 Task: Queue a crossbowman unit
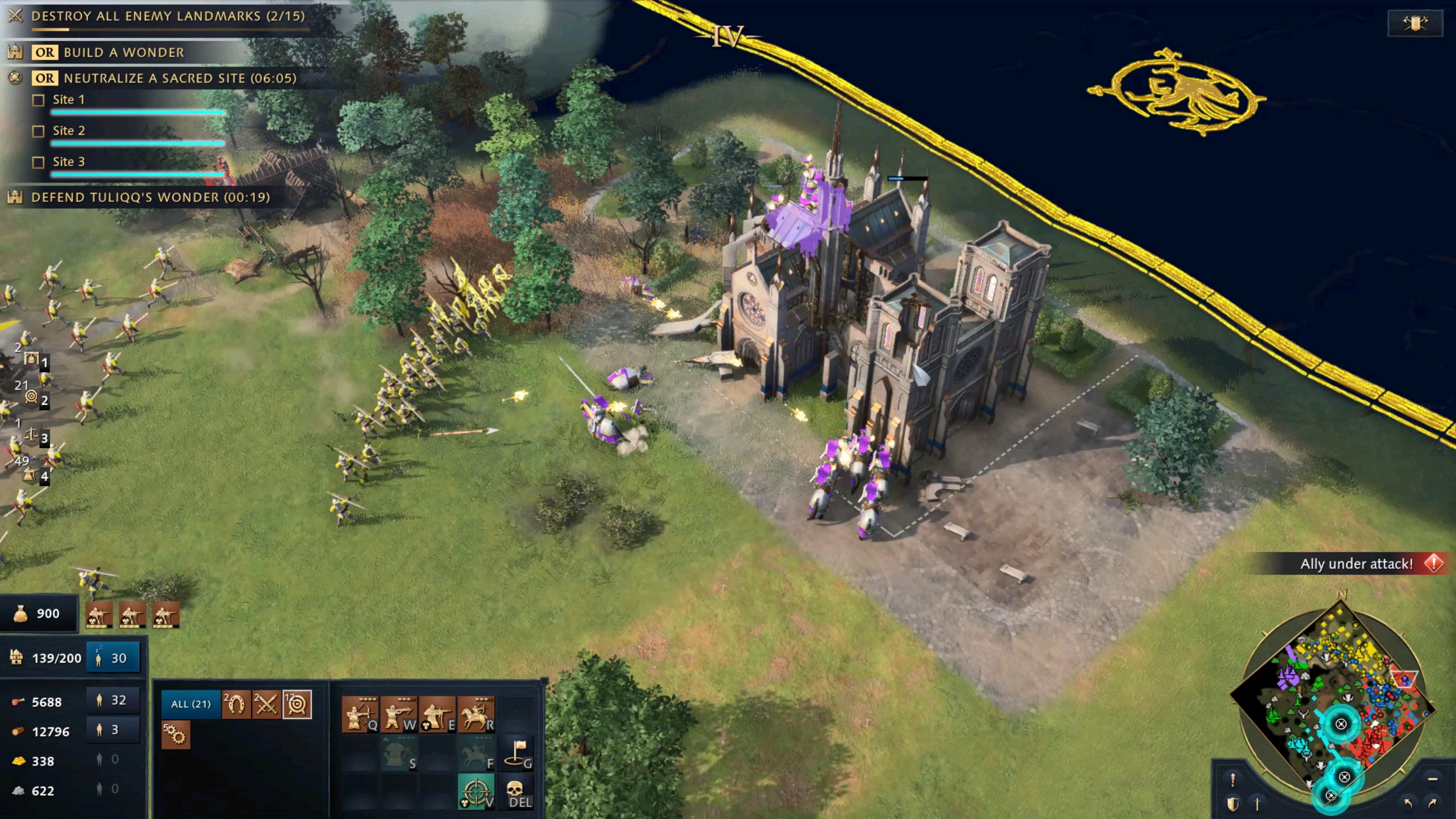point(398,715)
